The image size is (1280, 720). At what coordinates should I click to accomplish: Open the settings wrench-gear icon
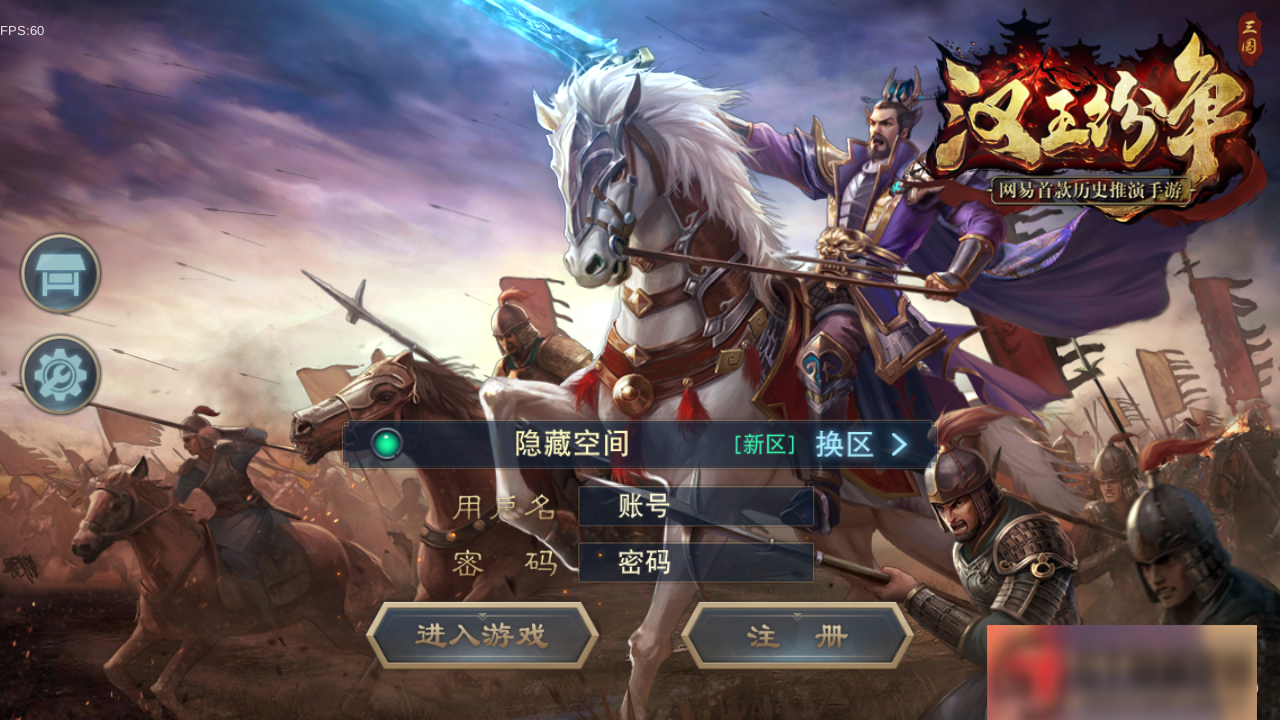click(x=60, y=375)
